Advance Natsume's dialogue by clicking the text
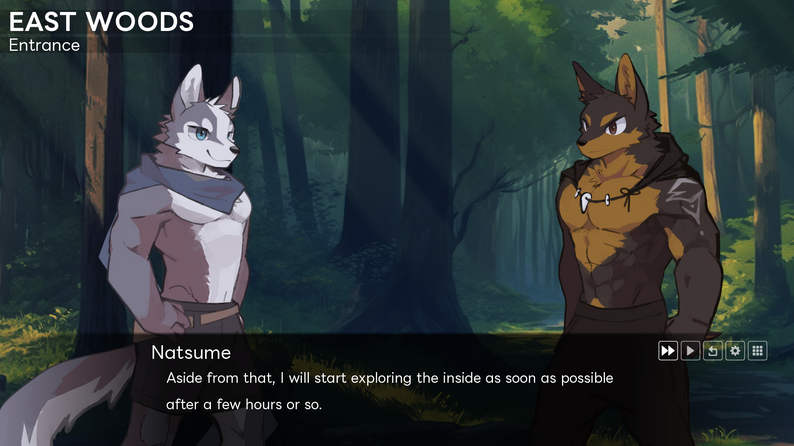The height and width of the screenshot is (446, 794). pyautogui.click(x=389, y=391)
